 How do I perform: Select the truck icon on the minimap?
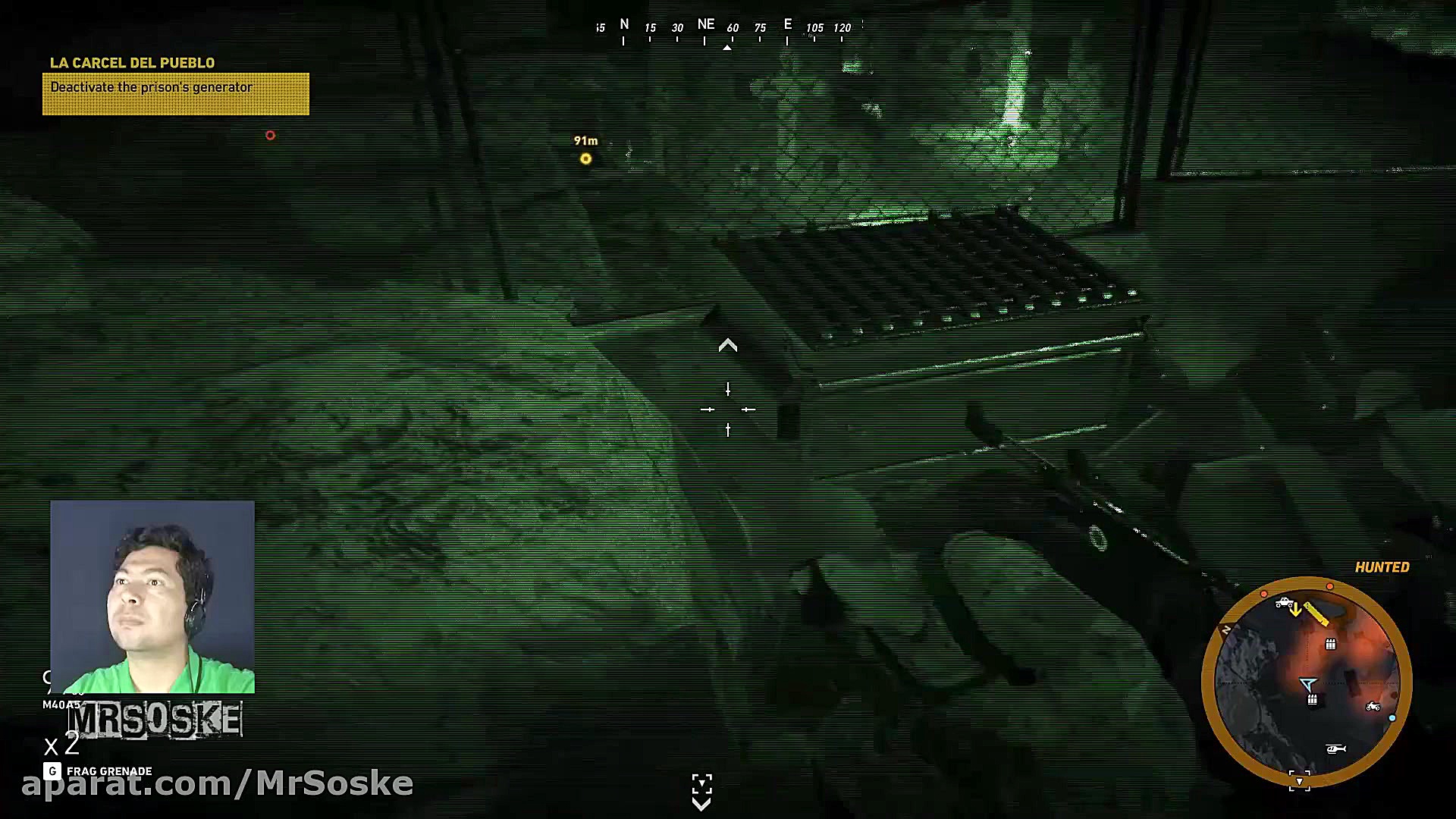[x=1284, y=604]
